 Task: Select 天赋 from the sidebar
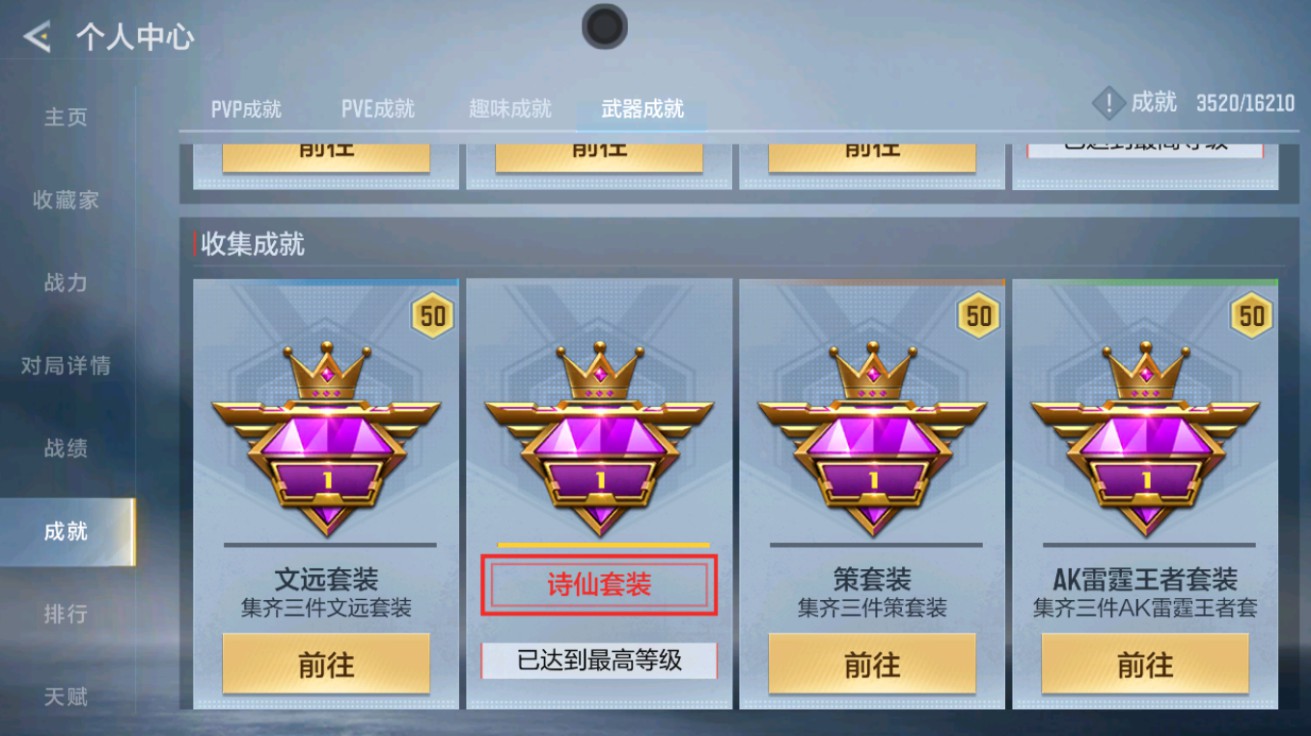[x=64, y=697]
